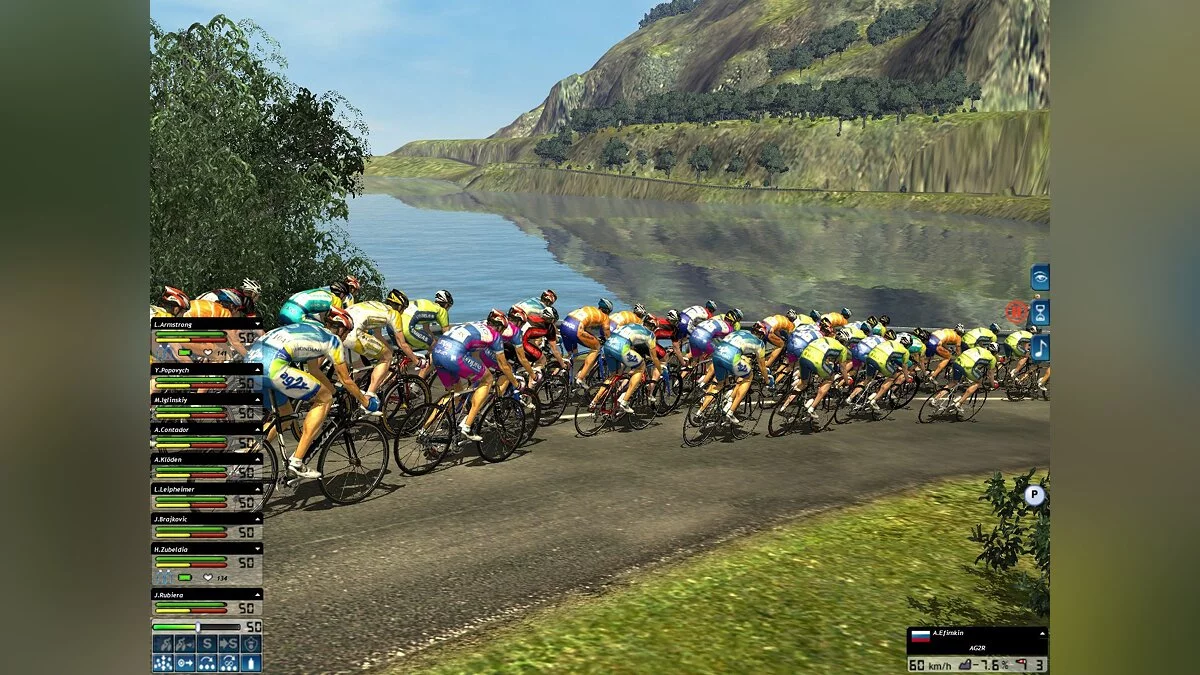Expand J.Rubiera's rider panel arrow
This screenshot has height=675, width=1200.
pyautogui.click(x=258, y=594)
